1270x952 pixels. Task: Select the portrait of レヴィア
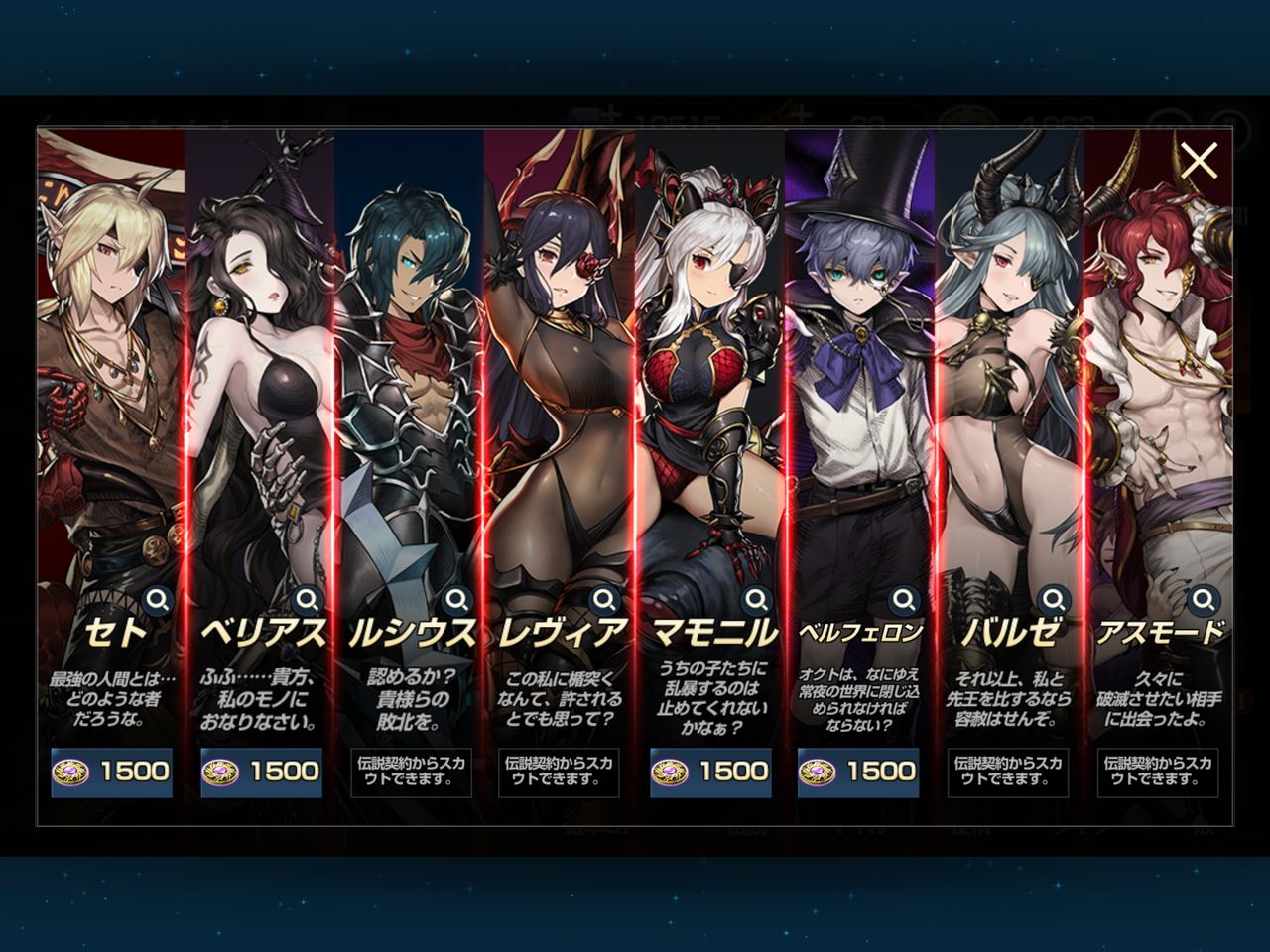(x=558, y=377)
